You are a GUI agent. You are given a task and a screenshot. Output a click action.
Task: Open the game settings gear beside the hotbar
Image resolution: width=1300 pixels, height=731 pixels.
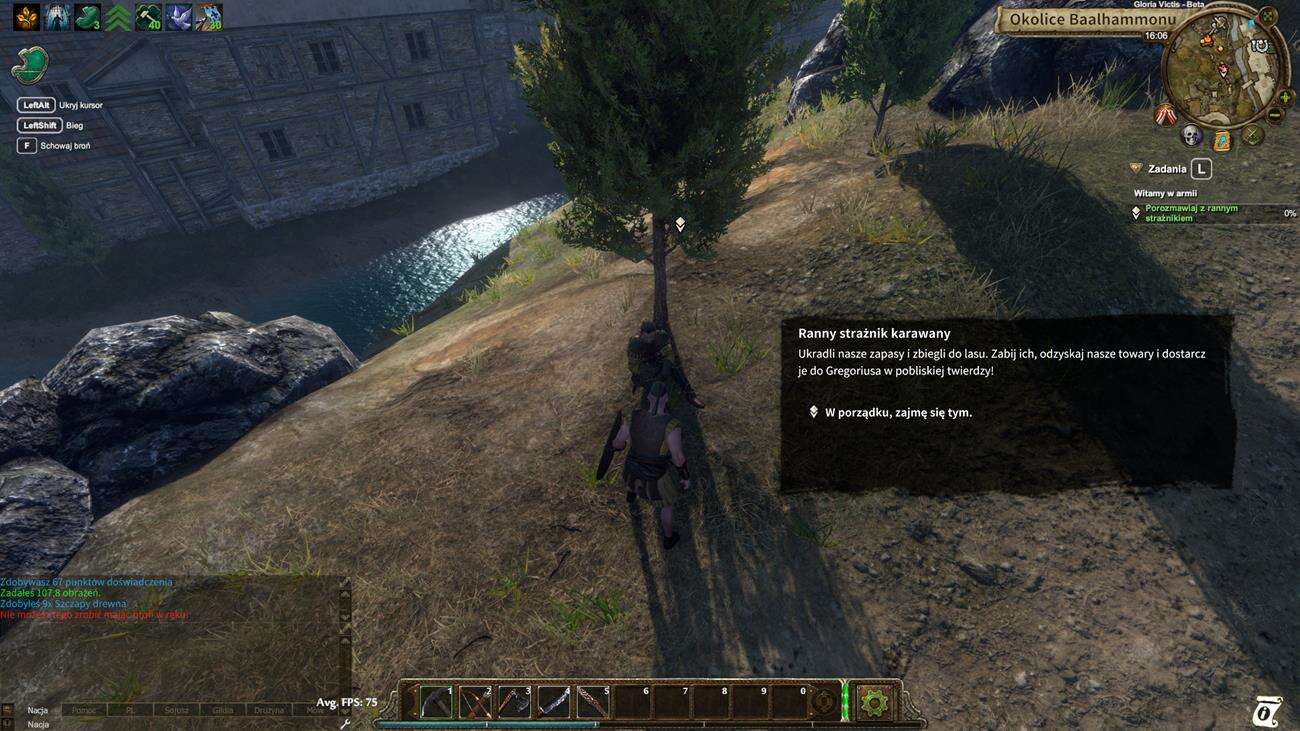pos(875,701)
